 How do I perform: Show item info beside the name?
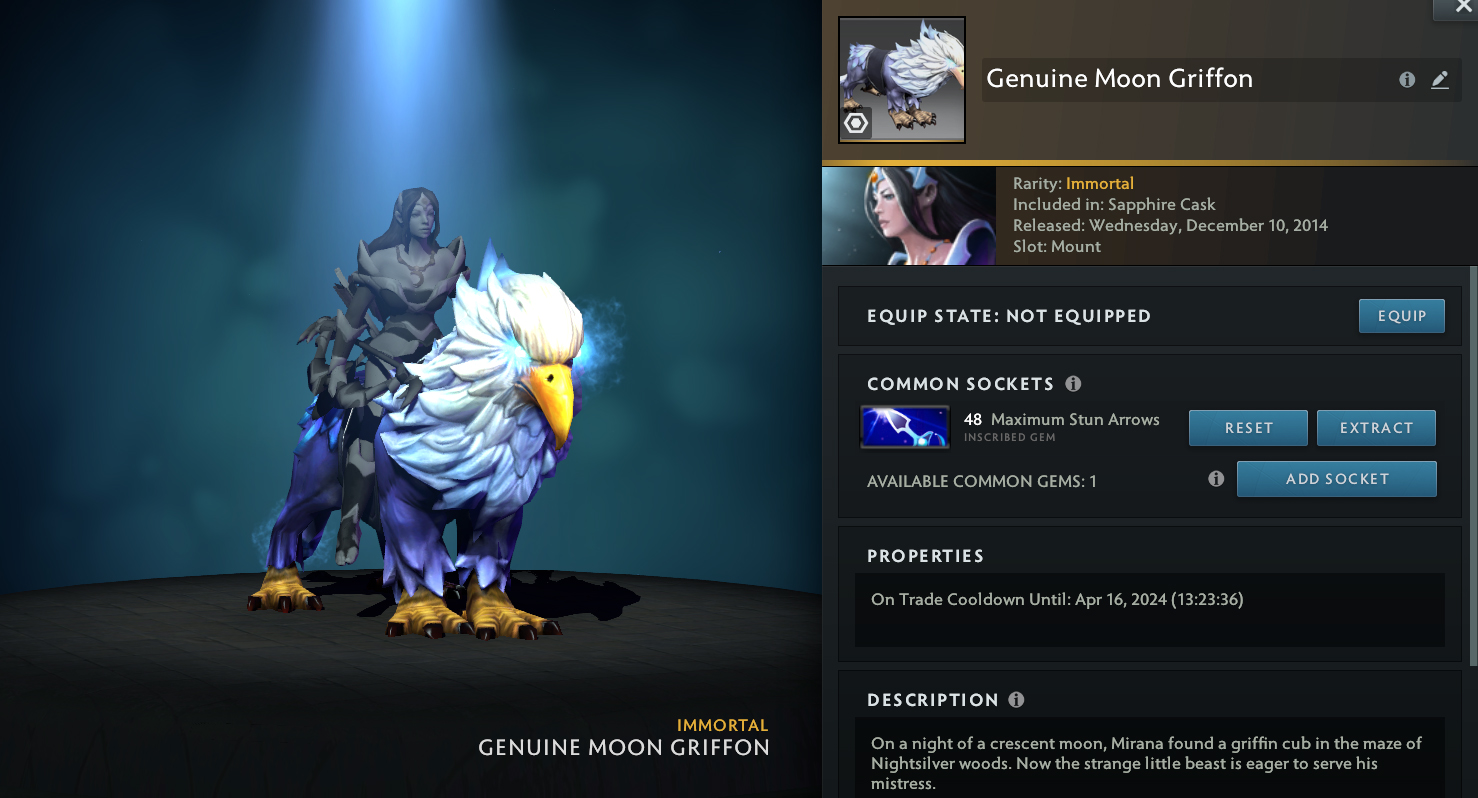(x=1407, y=80)
